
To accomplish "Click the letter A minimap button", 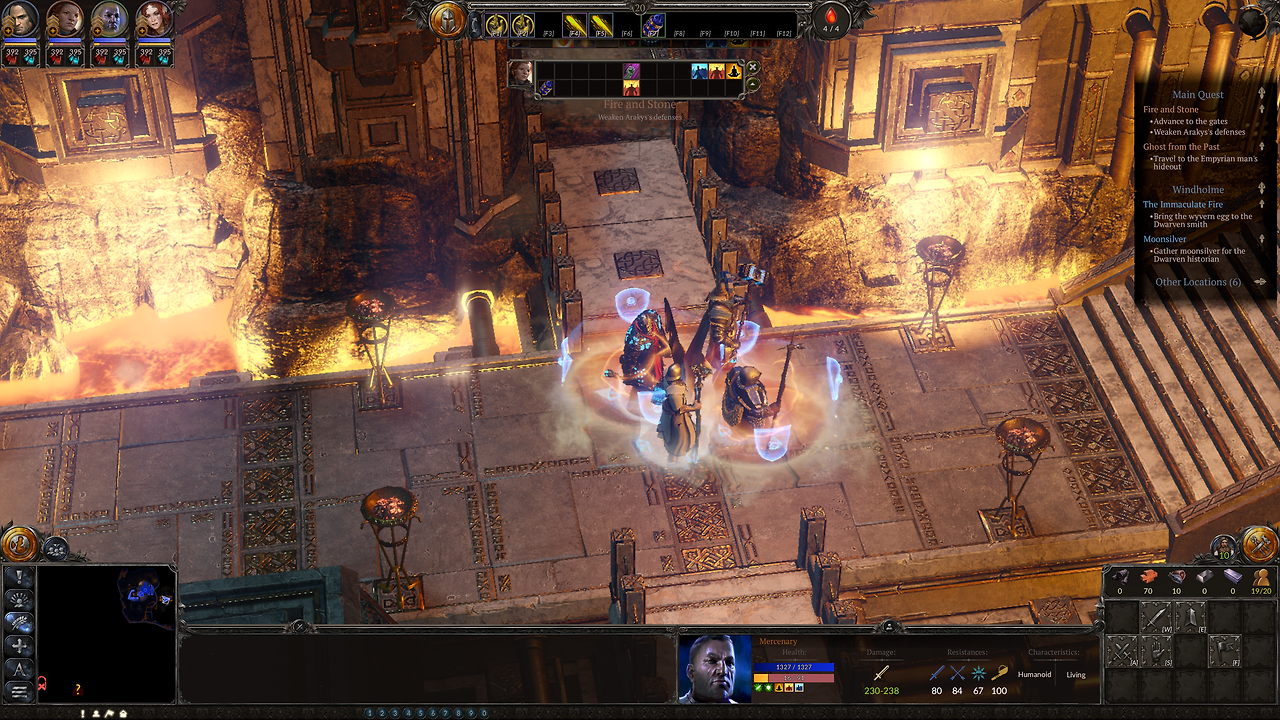I will click(x=19, y=669).
